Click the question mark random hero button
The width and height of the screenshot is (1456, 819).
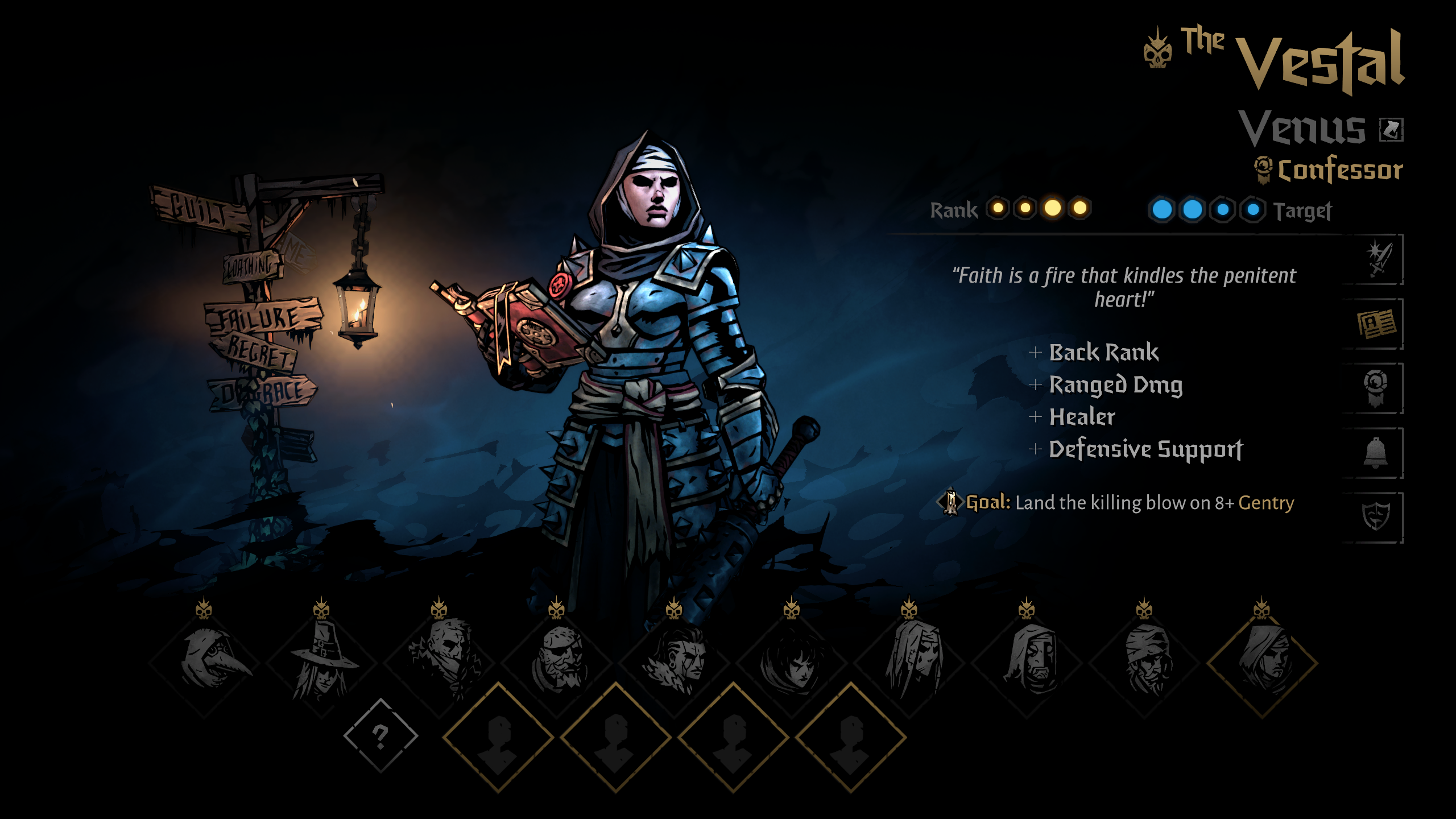(x=380, y=736)
